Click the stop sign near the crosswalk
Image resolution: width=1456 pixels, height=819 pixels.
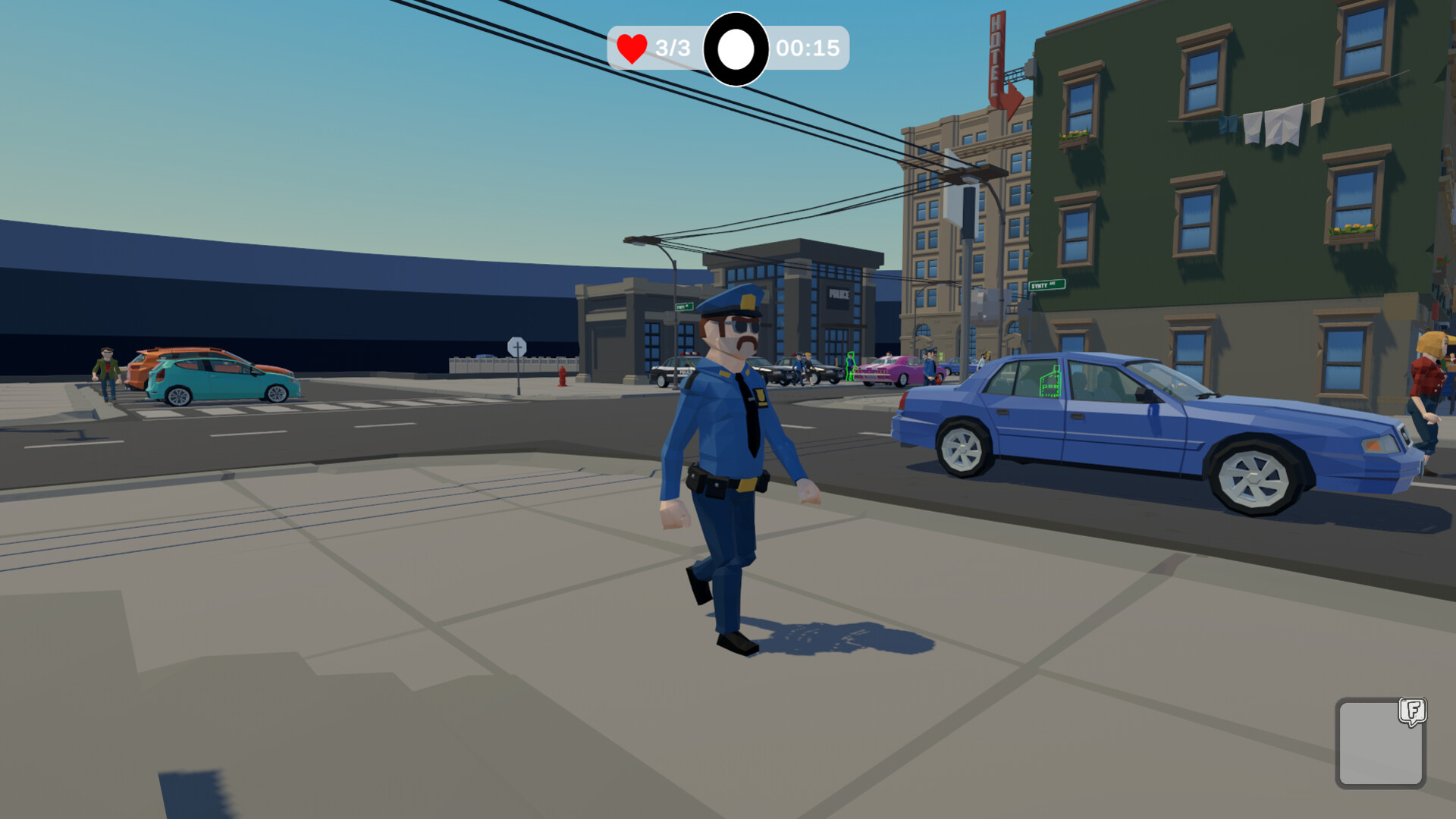[x=518, y=346]
